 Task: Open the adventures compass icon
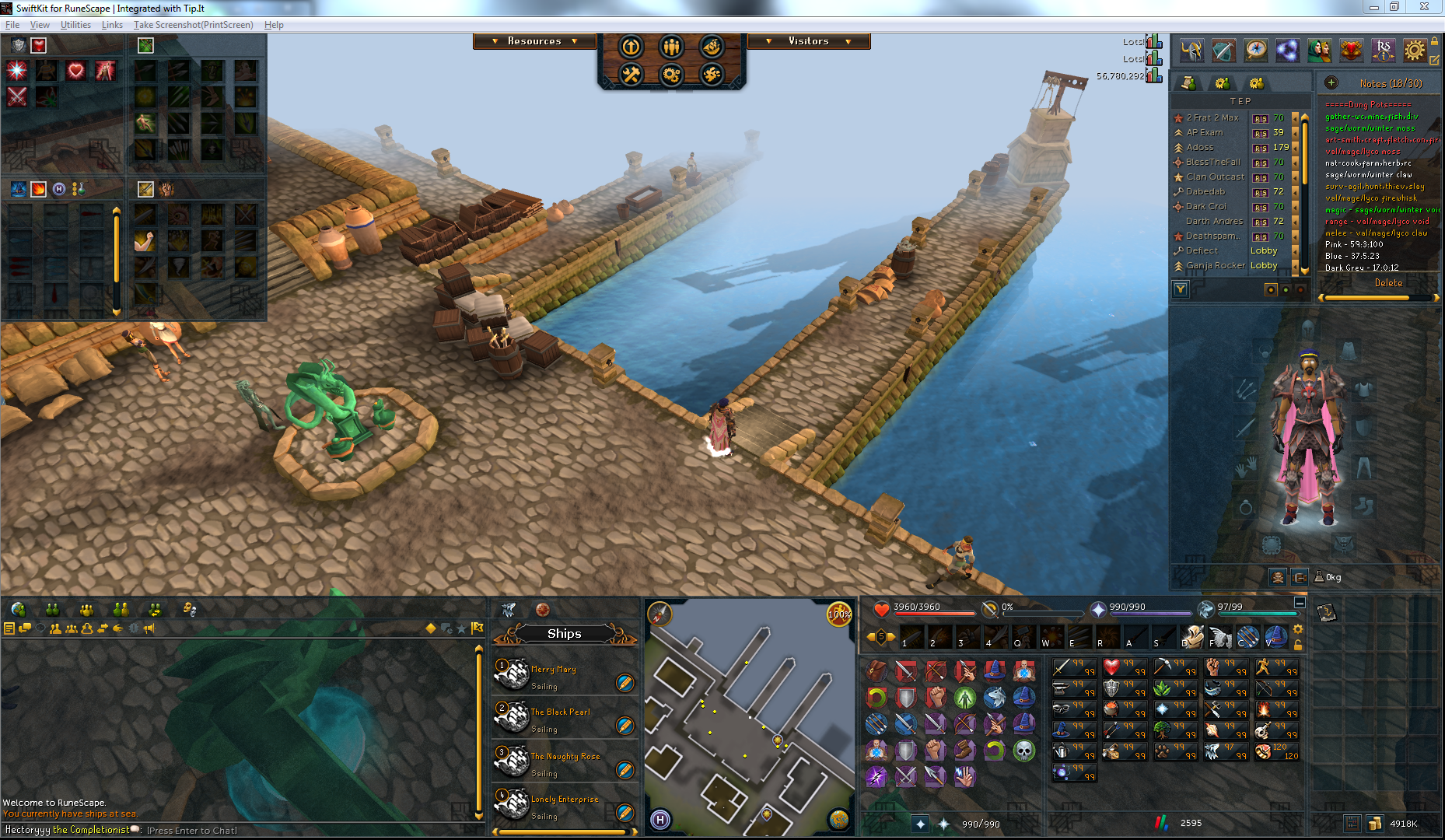[x=1254, y=51]
